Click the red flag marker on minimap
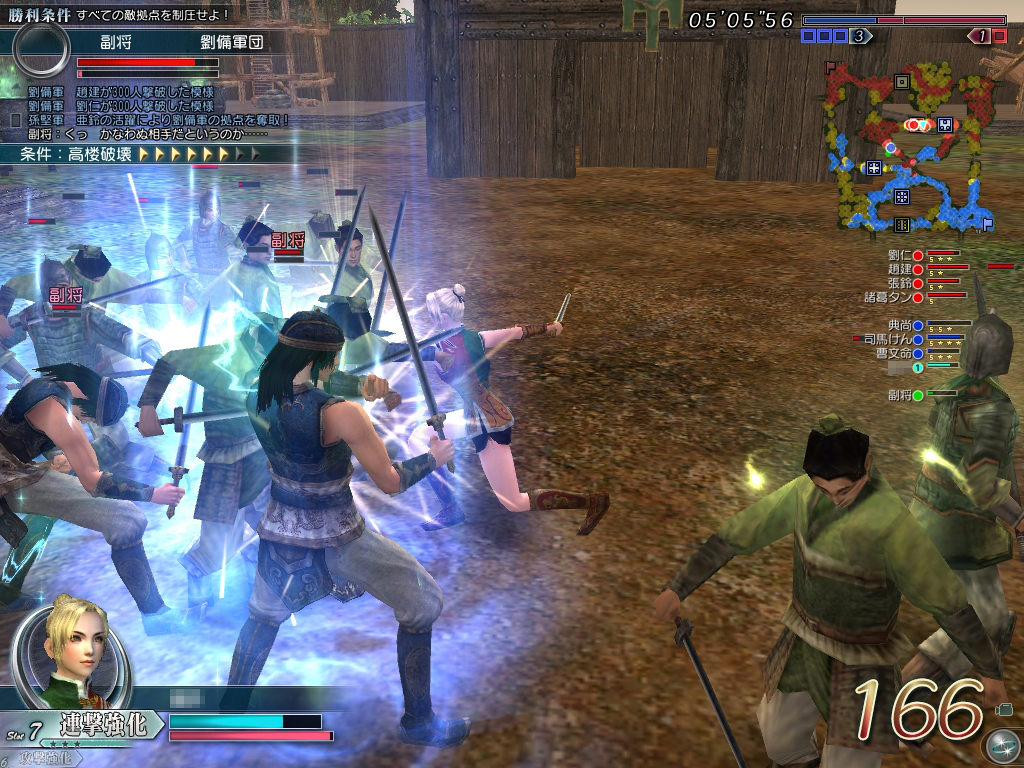 [829, 67]
